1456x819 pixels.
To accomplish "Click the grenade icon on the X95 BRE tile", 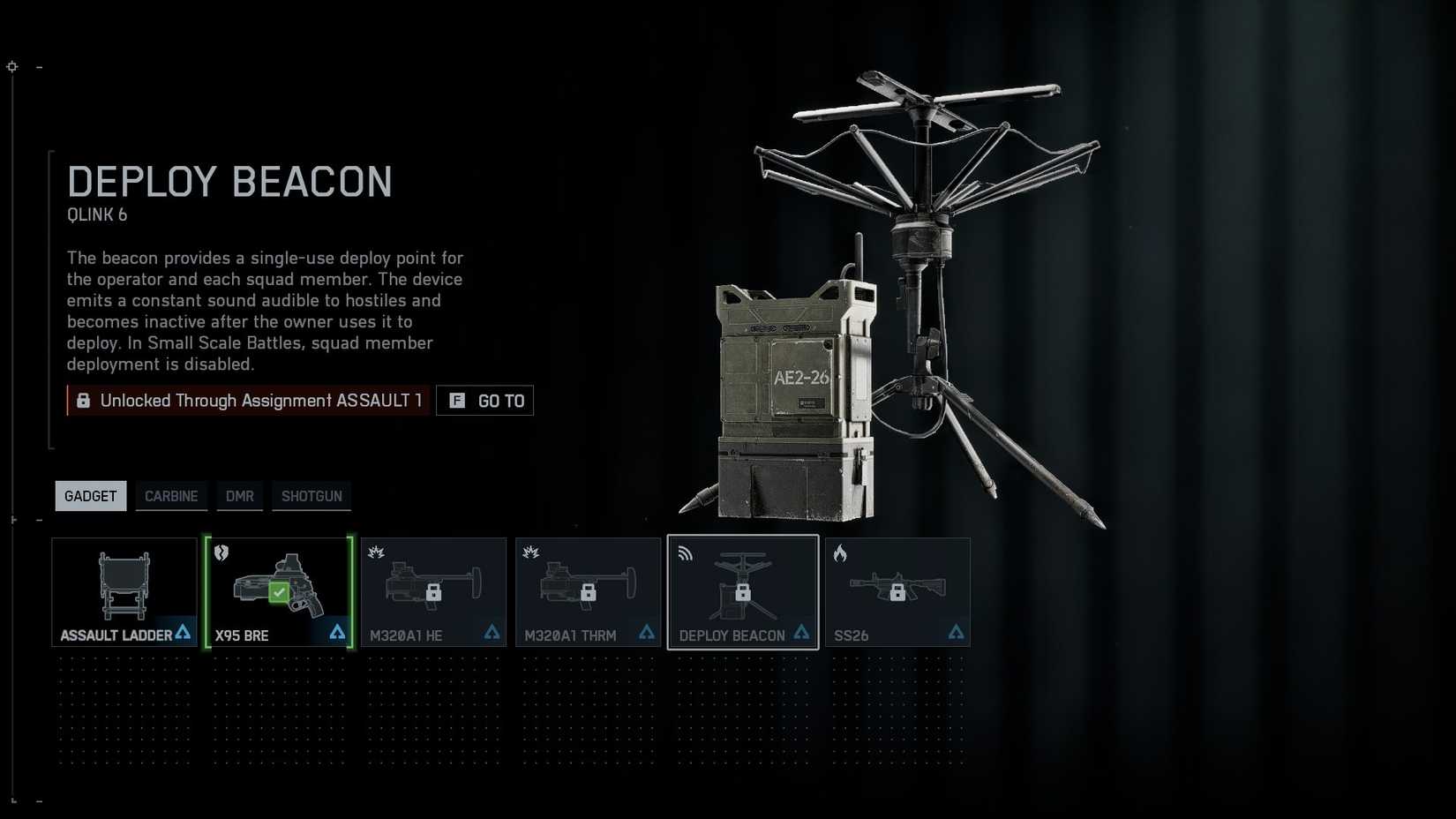I will click(x=221, y=553).
